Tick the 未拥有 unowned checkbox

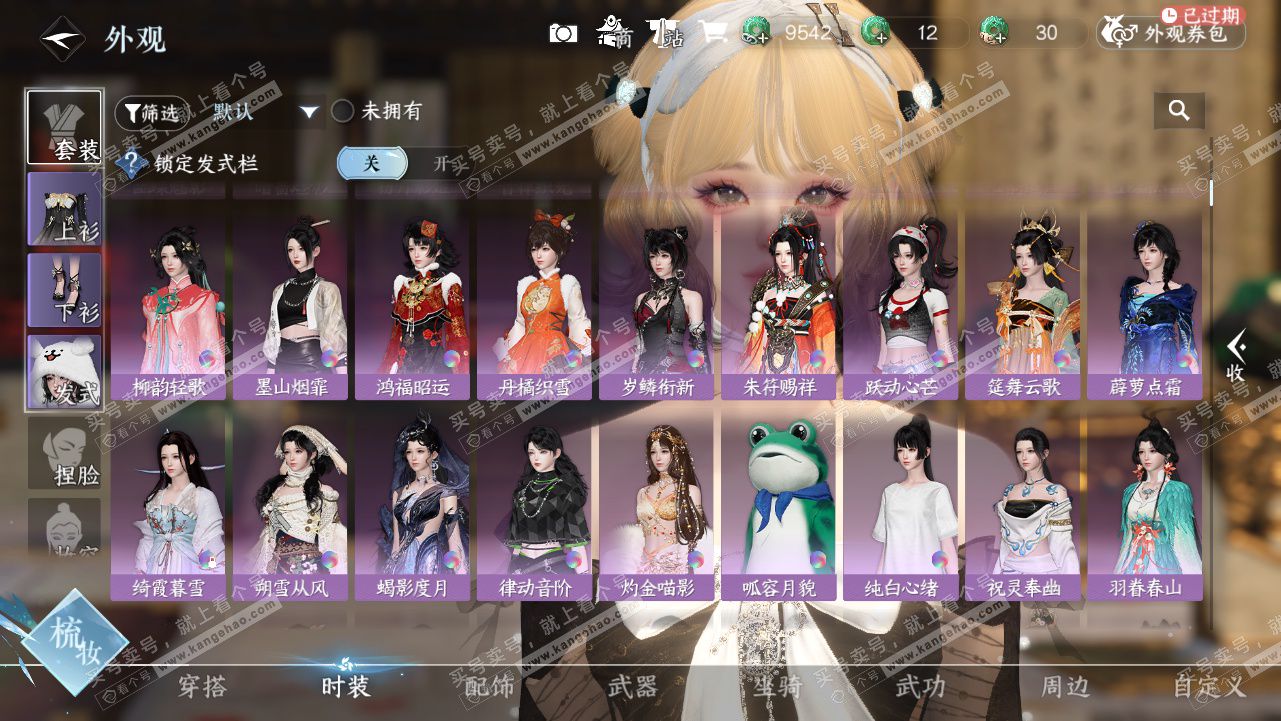[x=343, y=111]
